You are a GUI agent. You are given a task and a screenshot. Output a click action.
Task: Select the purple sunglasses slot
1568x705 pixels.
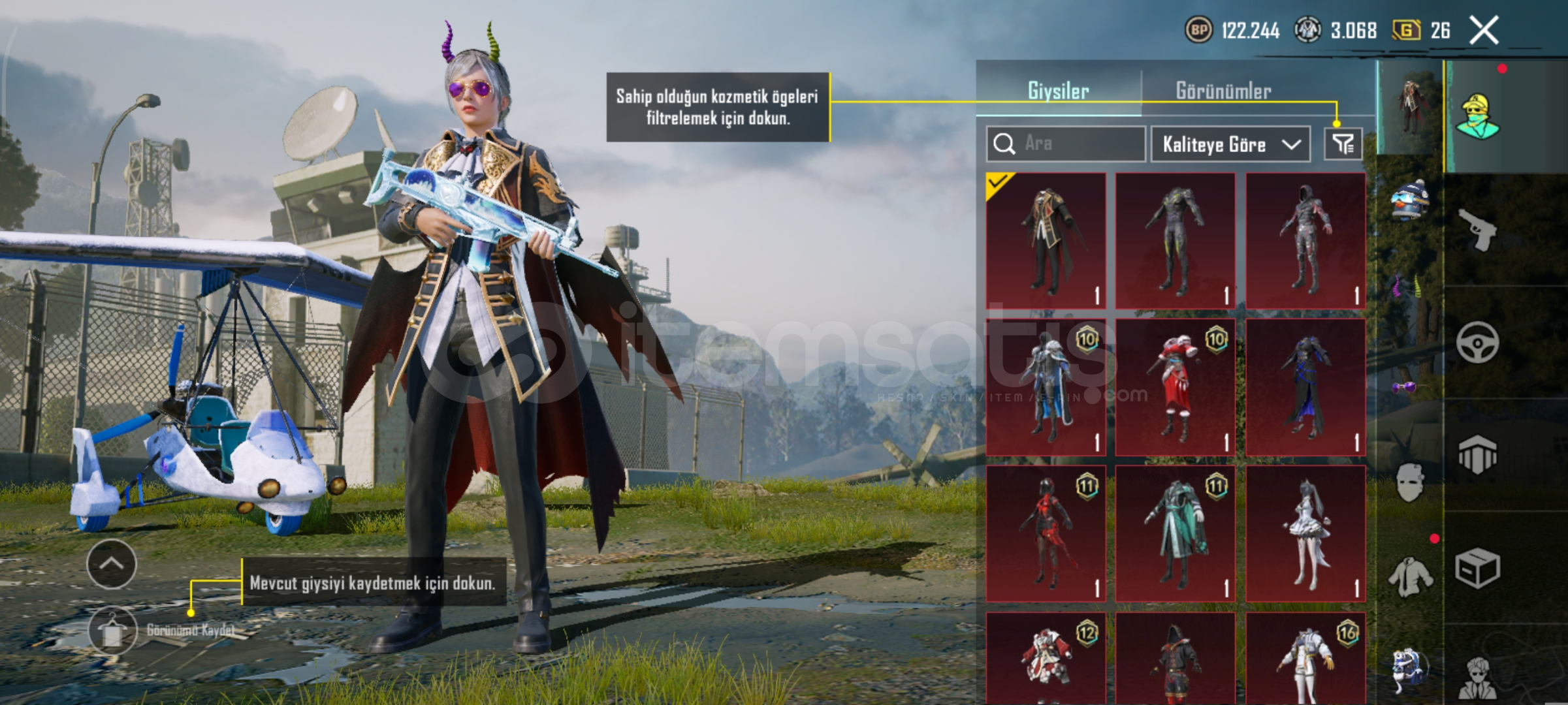pos(1404,388)
